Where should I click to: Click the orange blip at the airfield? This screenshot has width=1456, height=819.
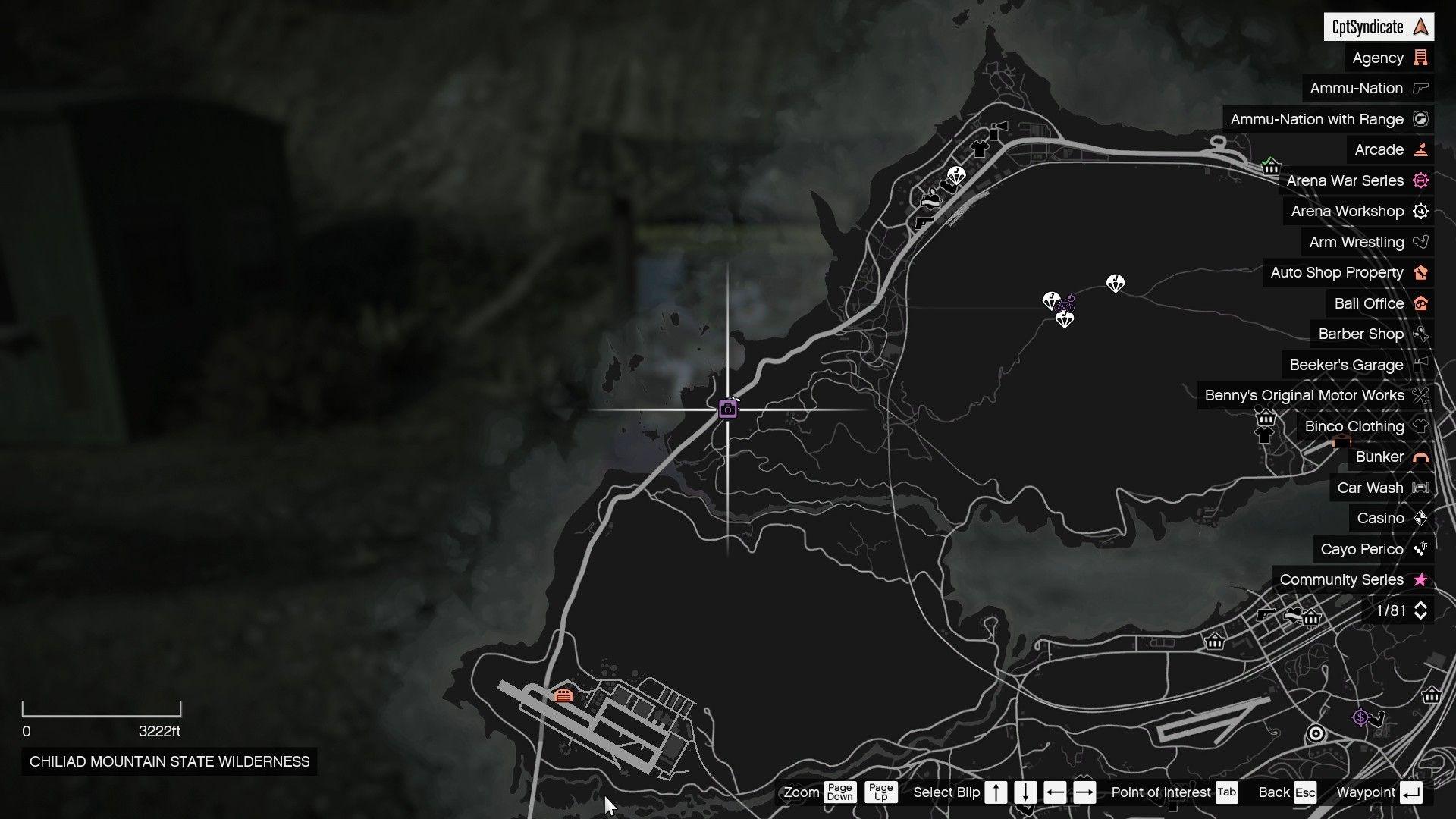(x=563, y=693)
